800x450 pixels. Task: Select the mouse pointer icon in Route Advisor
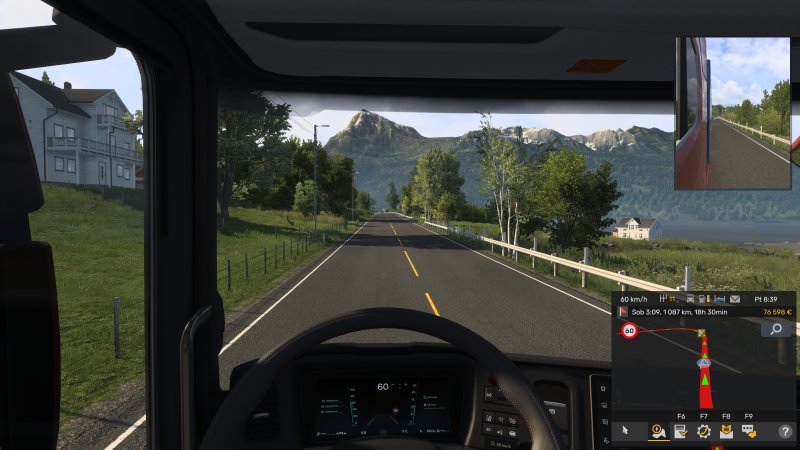(625, 431)
